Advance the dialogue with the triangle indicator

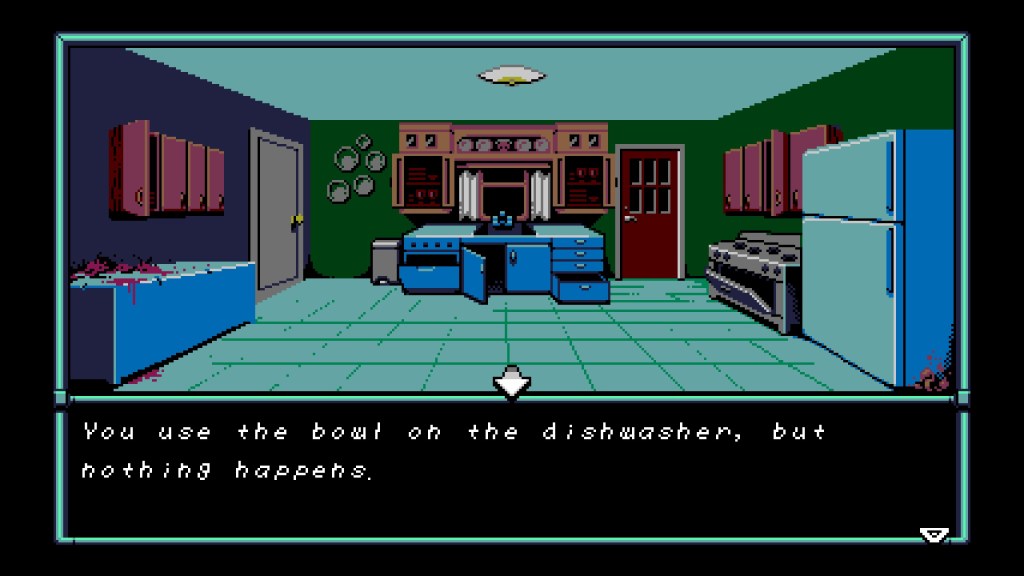coord(933,535)
